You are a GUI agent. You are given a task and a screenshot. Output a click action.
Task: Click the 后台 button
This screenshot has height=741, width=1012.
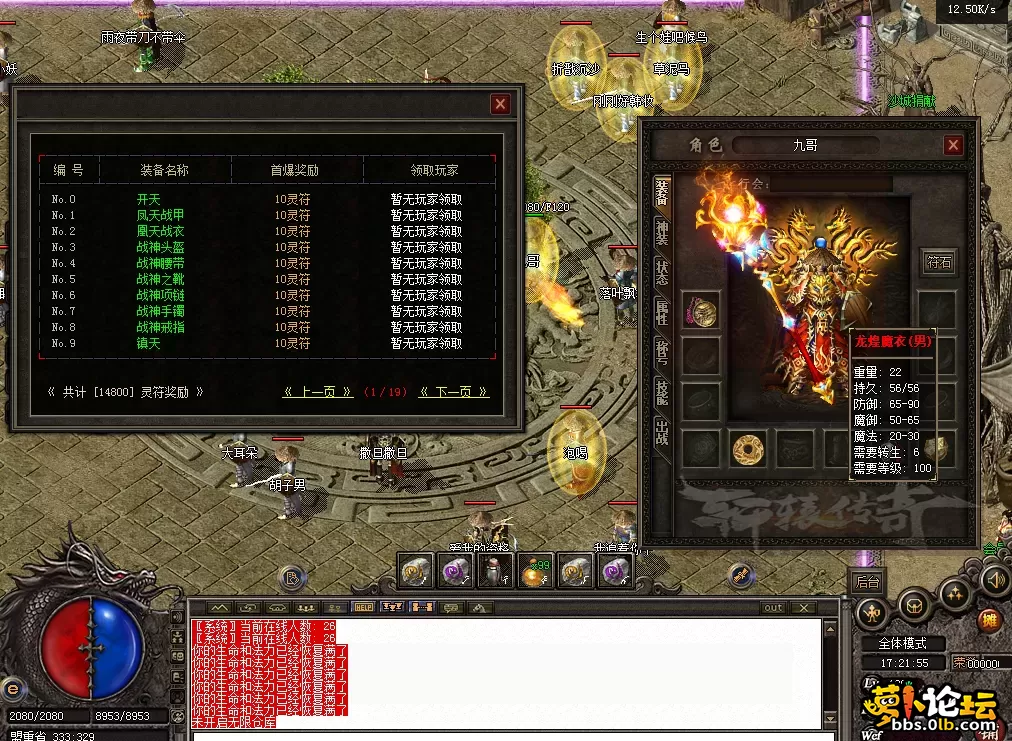(866, 580)
